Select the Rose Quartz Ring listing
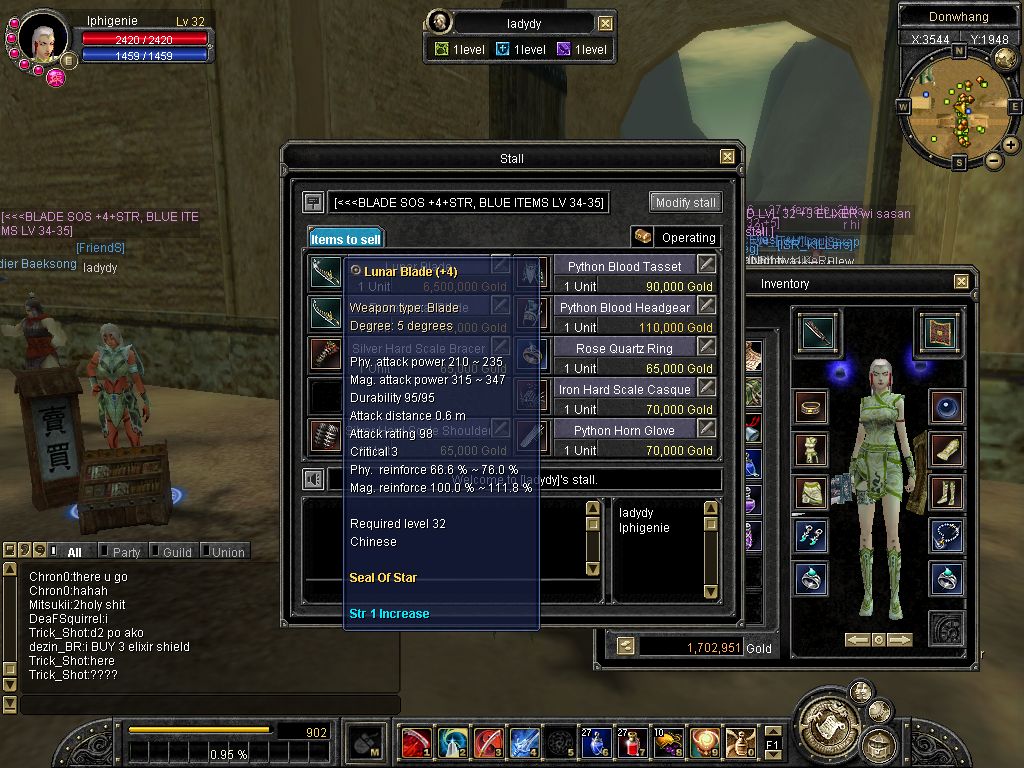Image resolution: width=1024 pixels, height=768 pixels. (624, 348)
